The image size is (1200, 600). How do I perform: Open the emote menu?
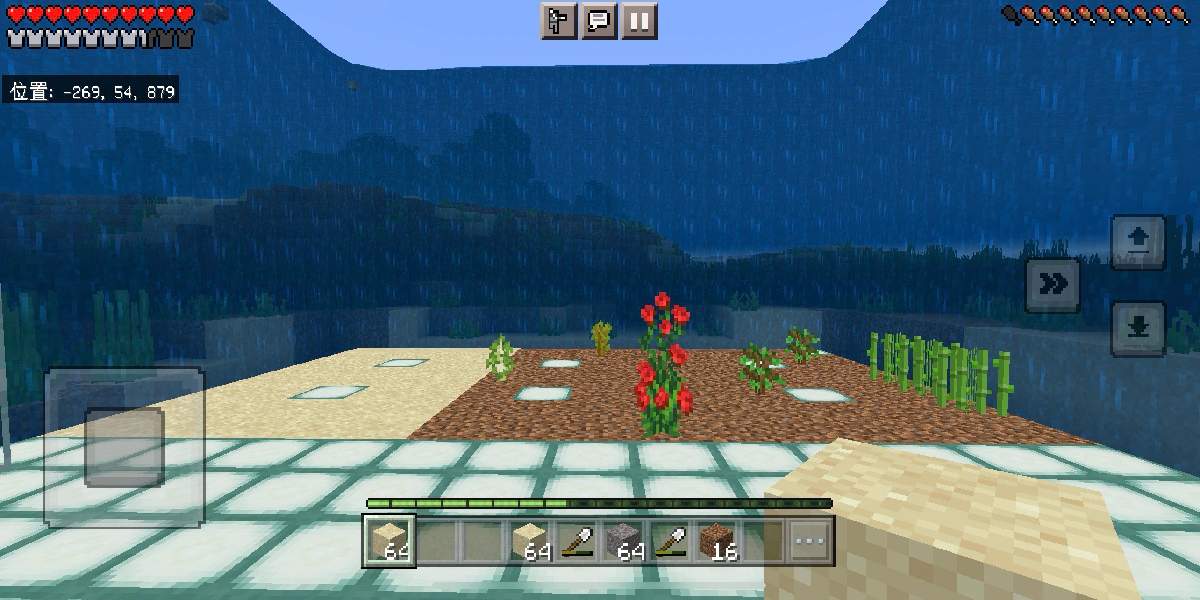coord(559,21)
